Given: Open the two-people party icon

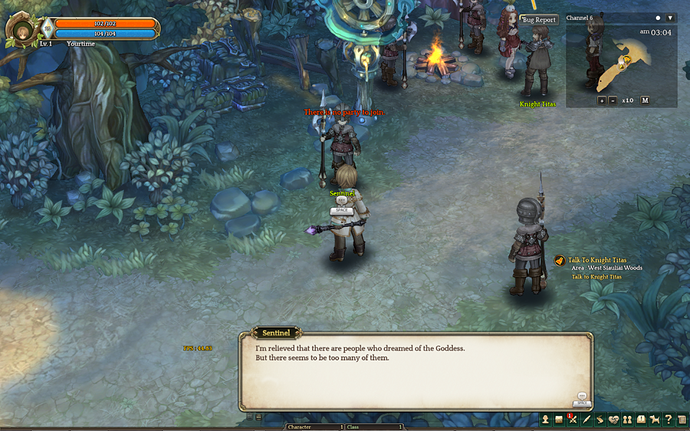Looking at the screenshot, I should coord(627,419).
